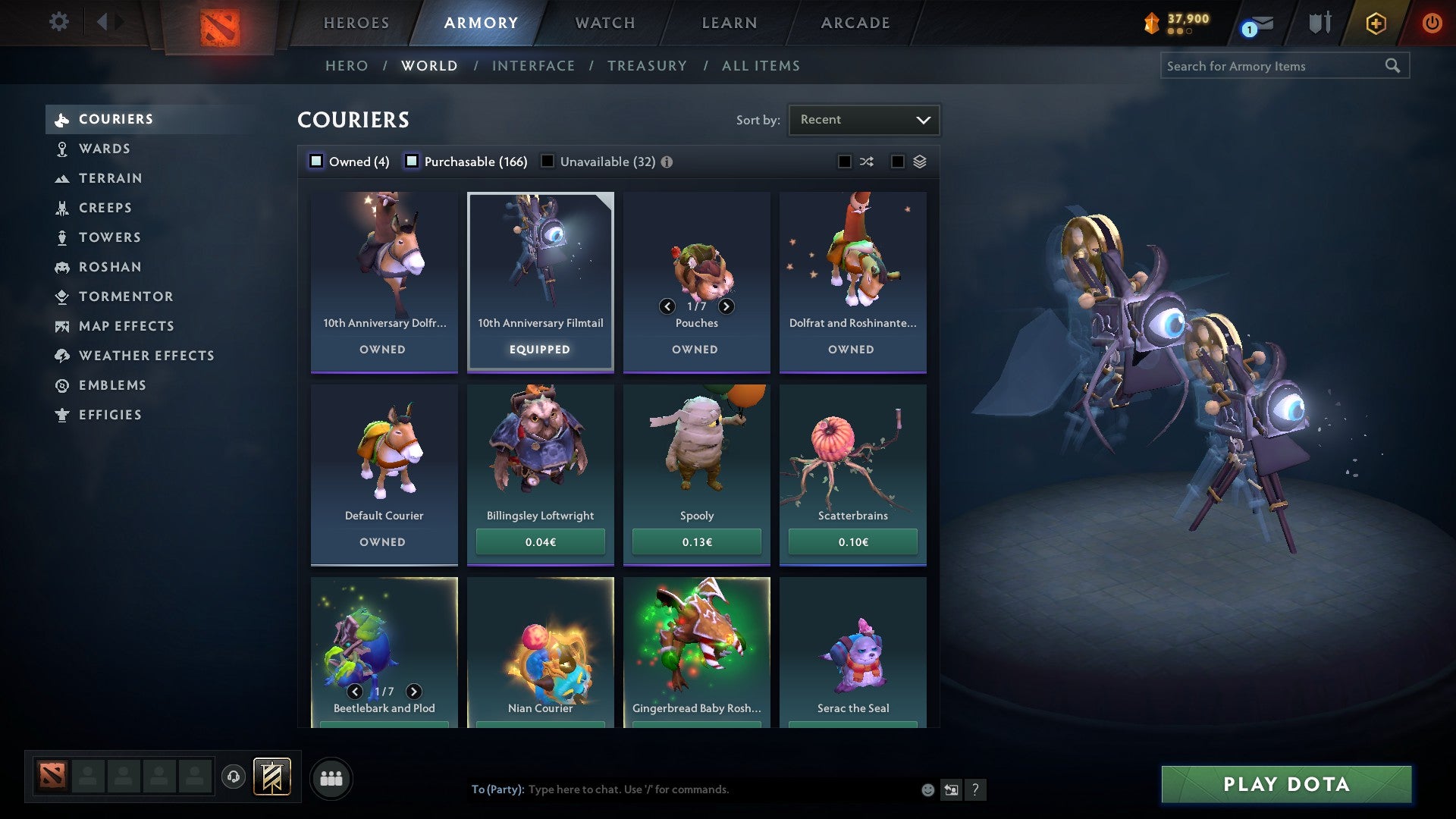
Task: Open the Watch section from the top bar
Action: [x=604, y=23]
